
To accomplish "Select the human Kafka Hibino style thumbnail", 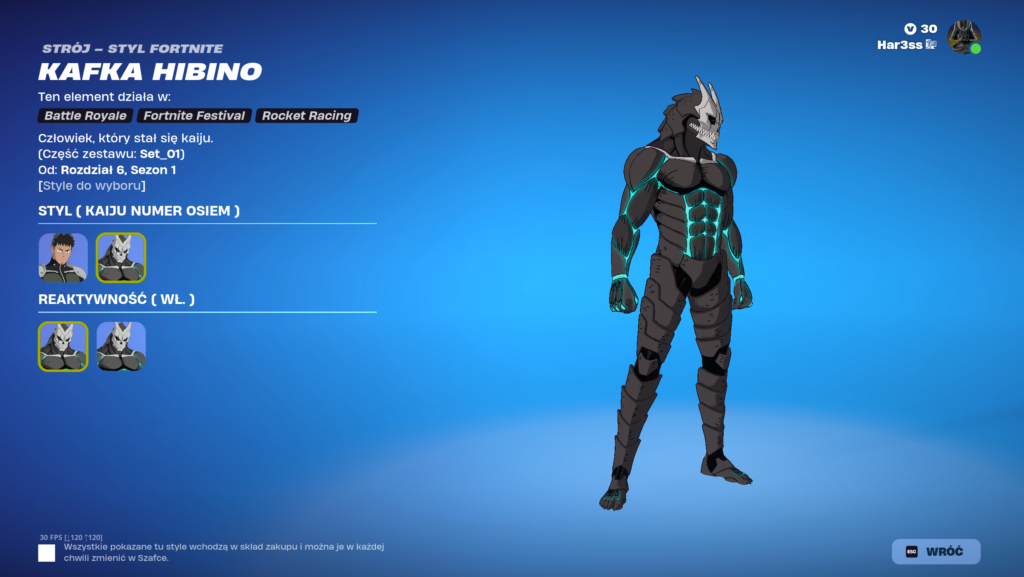I will tap(63, 258).
